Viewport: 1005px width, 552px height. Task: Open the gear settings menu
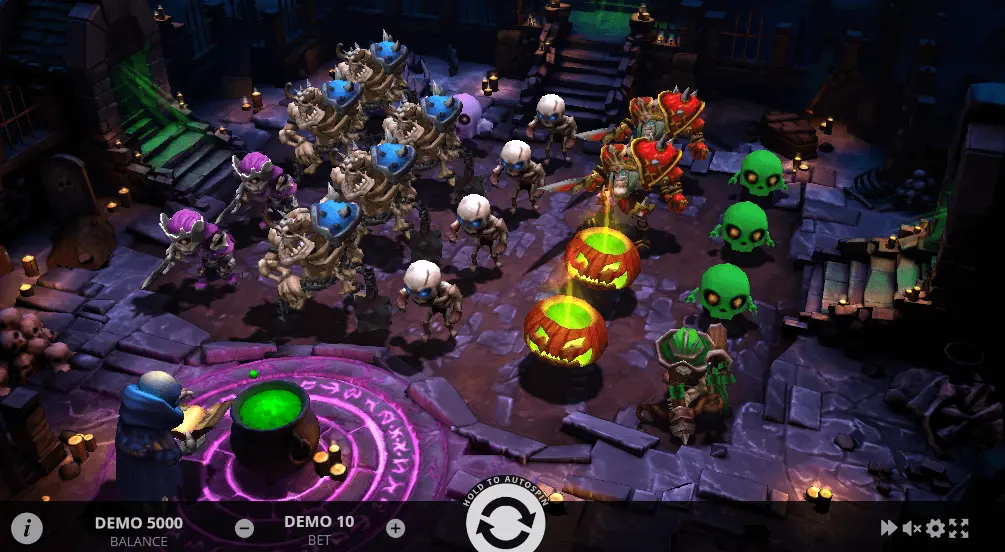click(x=935, y=528)
